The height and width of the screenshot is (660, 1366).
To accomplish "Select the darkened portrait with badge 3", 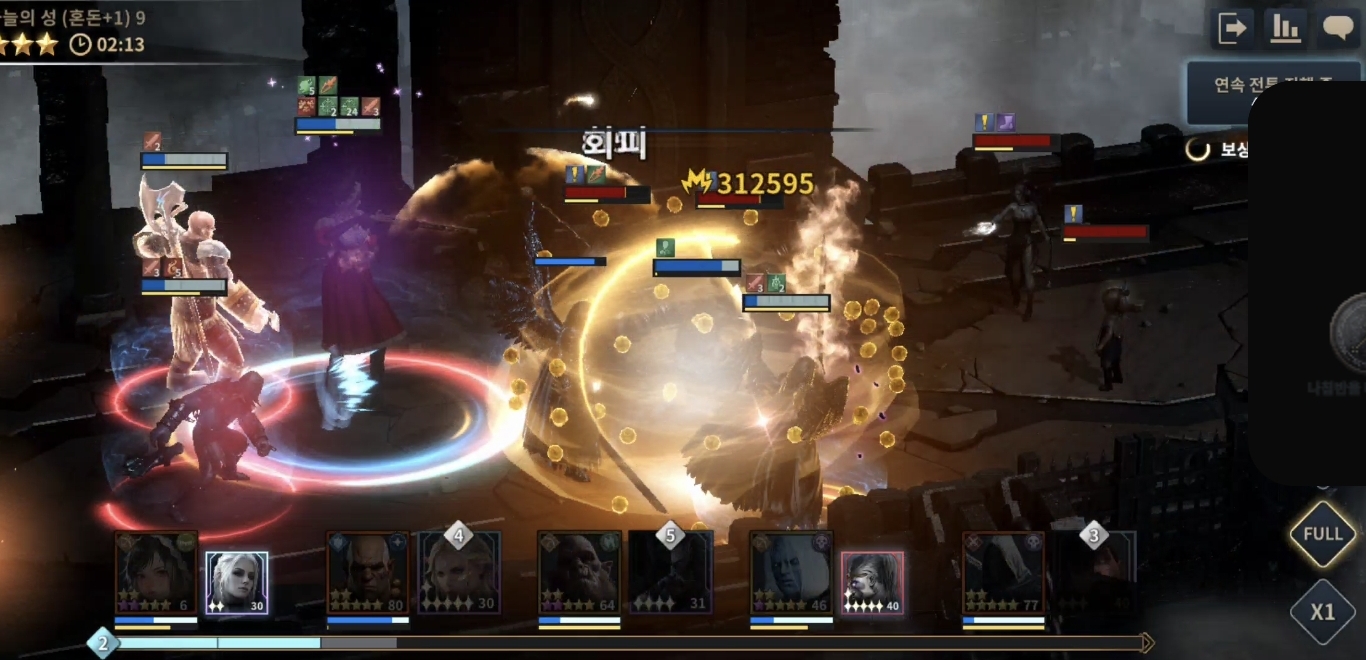I will [x=1095, y=574].
